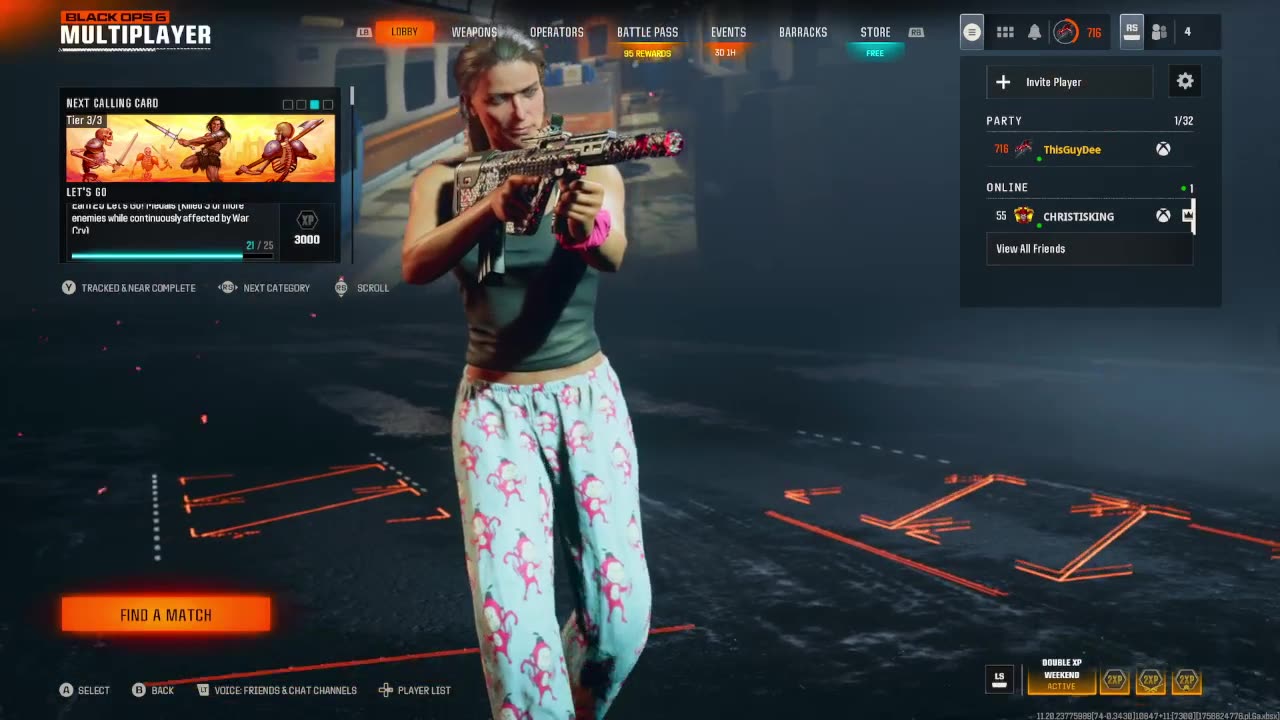Visit the Store tab
1280x720 pixels.
[x=875, y=32]
